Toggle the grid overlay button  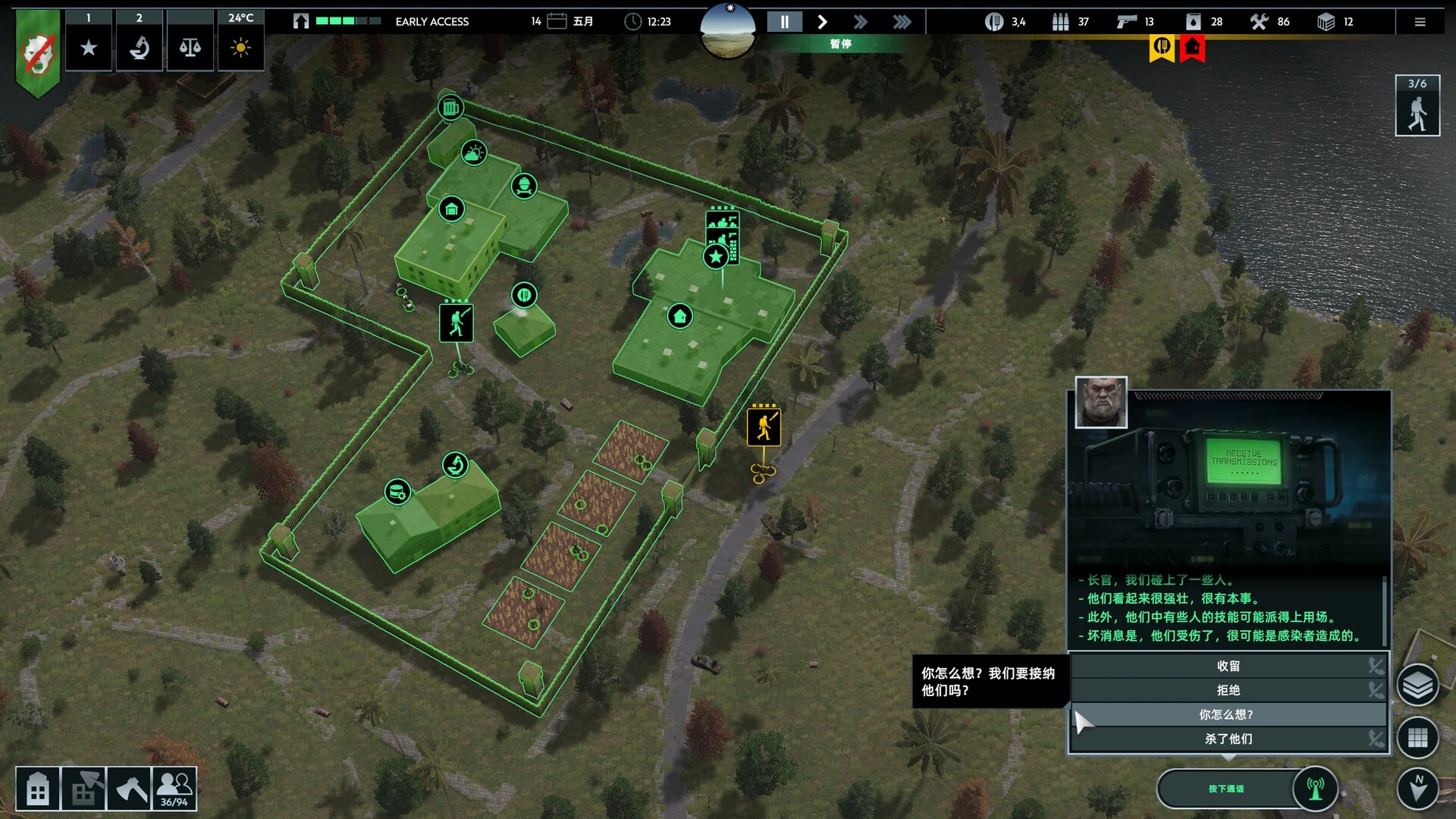[x=1417, y=737]
